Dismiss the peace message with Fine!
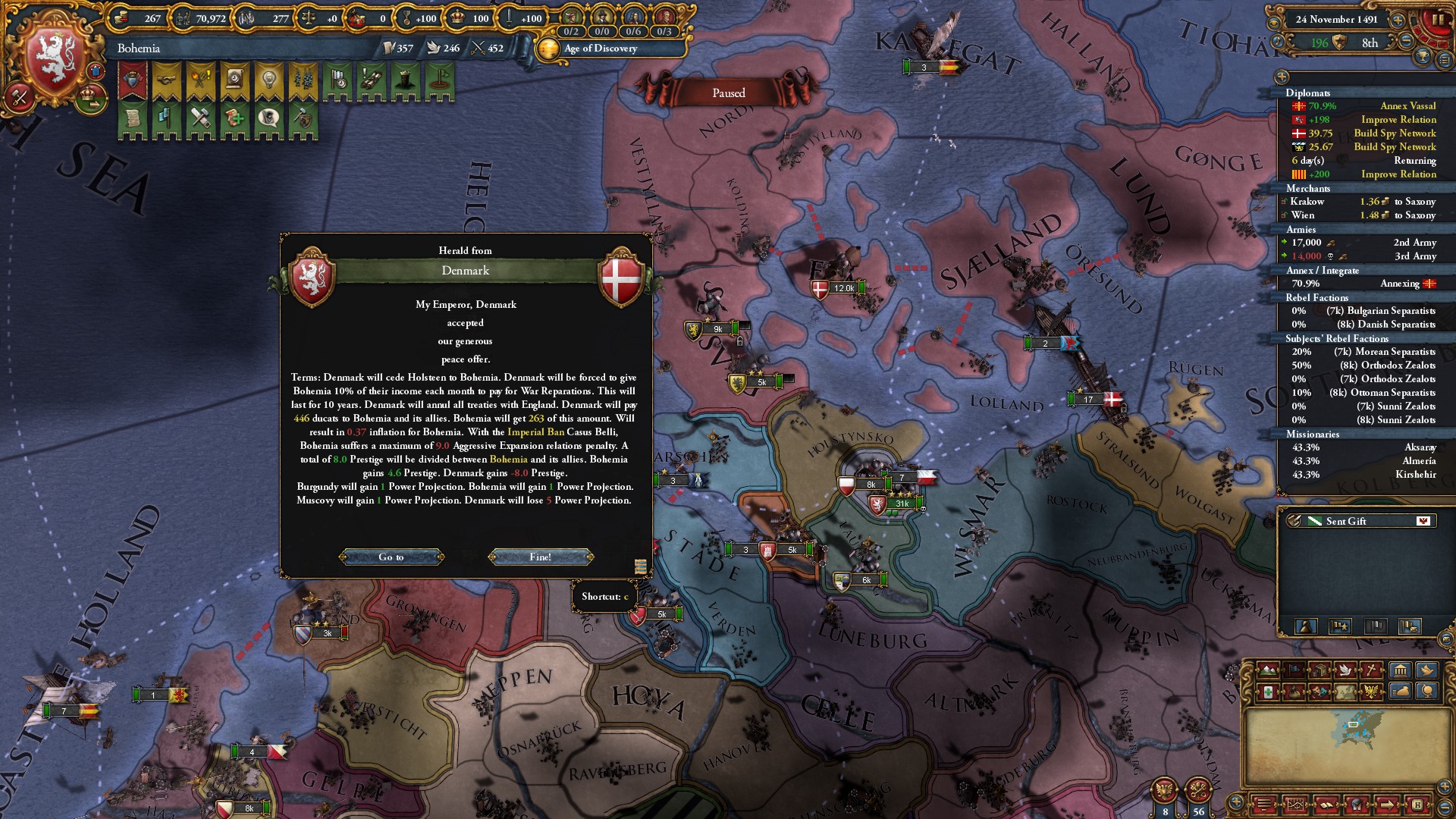 (x=541, y=557)
